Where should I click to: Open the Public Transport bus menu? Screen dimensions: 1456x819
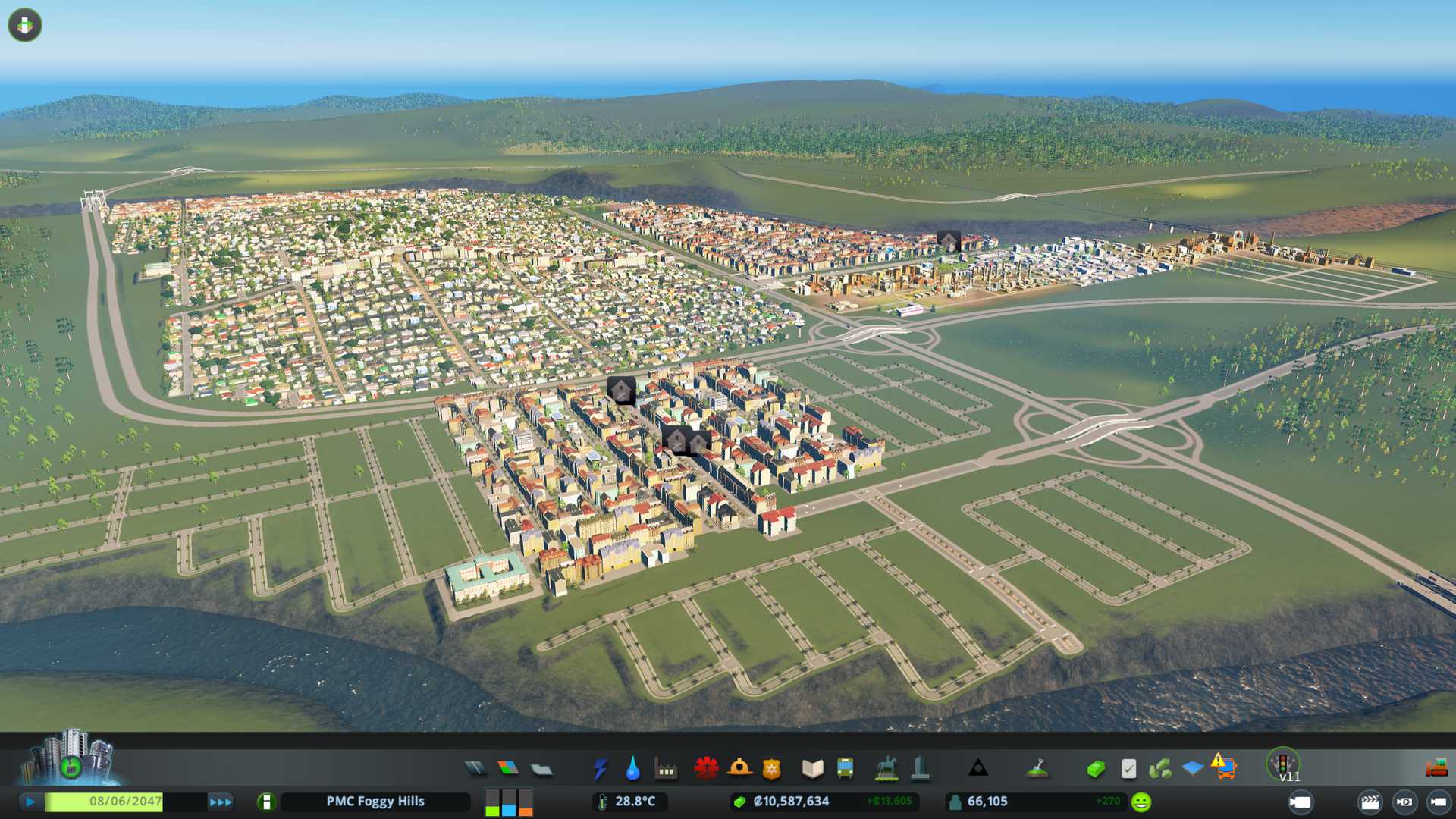click(x=845, y=769)
